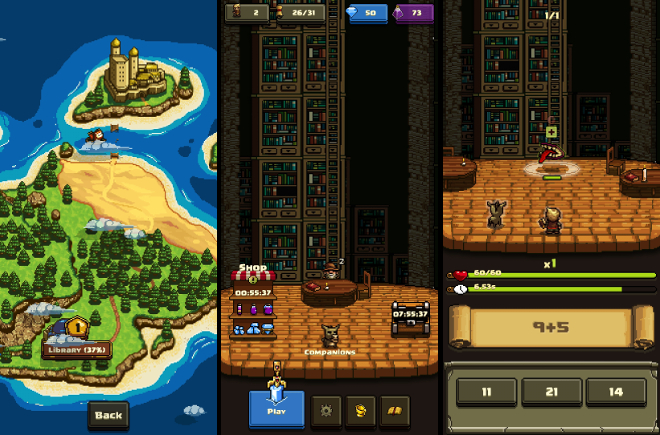Go back from the world map
Image resolution: width=660 pixels, height=435 pixels.
coord(108,414)
